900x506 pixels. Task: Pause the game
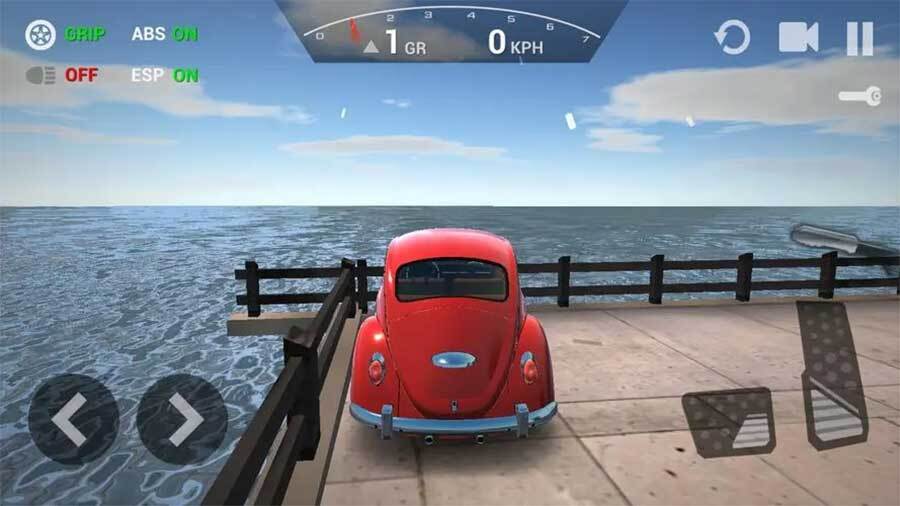[x=860, y=38]
